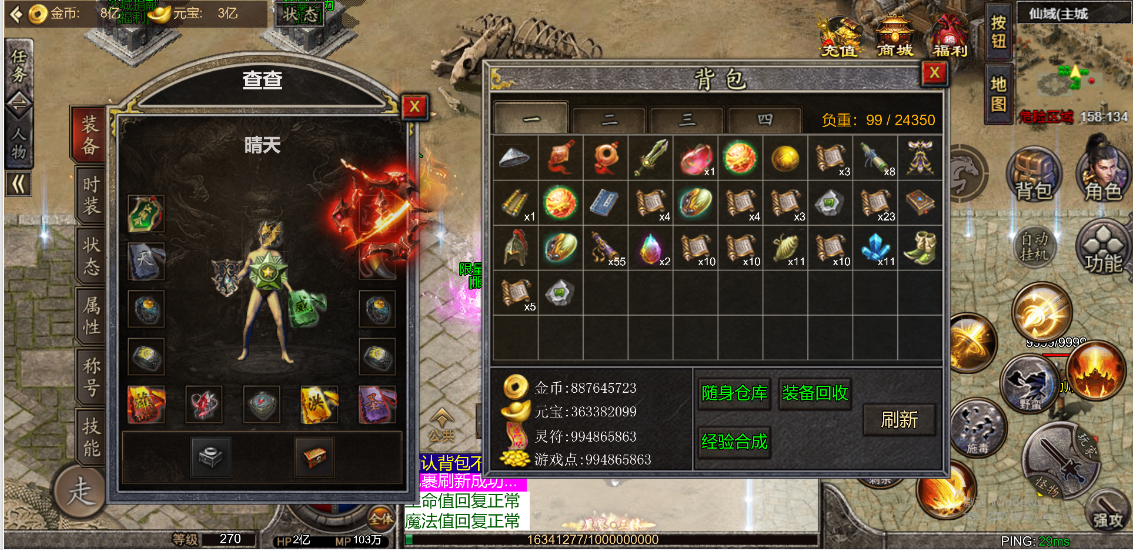Refresh the bag with 刷新 button
Screen dimensions: 1134x550
899,420
